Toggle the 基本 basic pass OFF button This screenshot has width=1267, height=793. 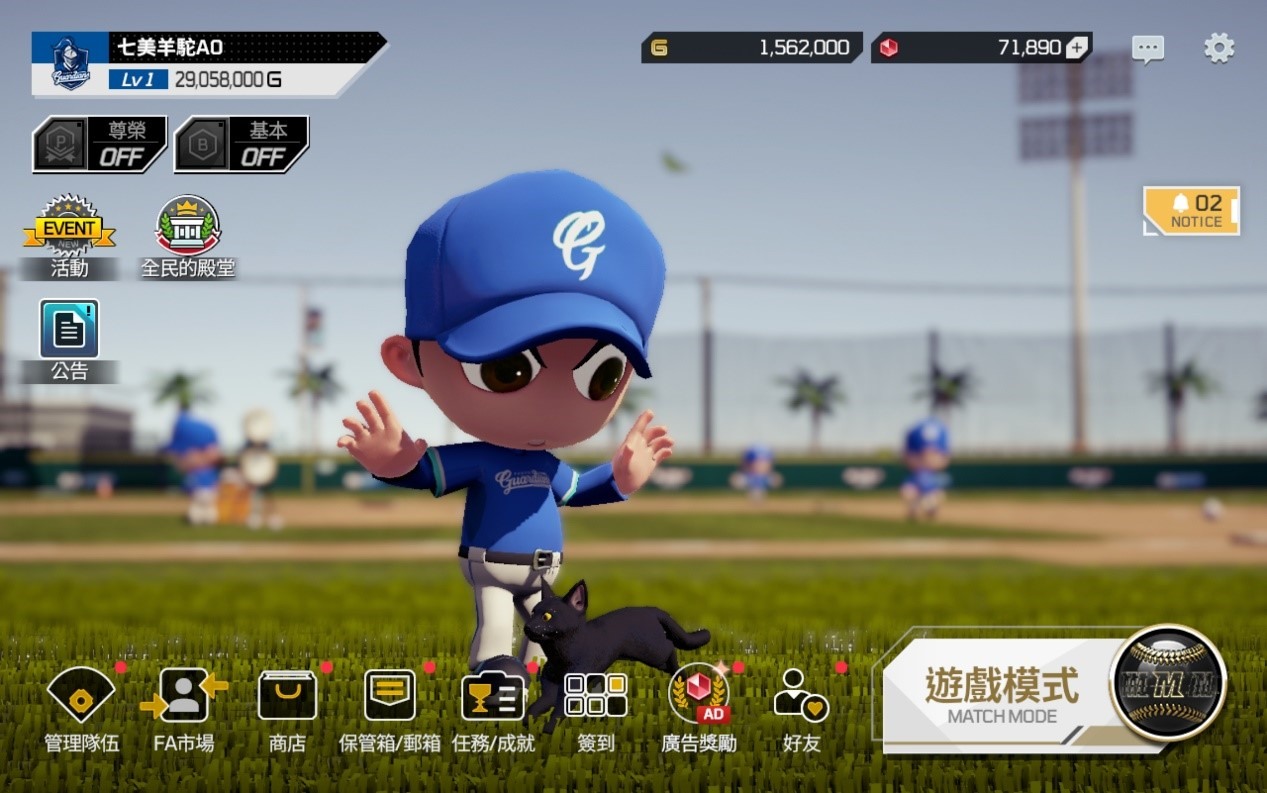(242, 145)
